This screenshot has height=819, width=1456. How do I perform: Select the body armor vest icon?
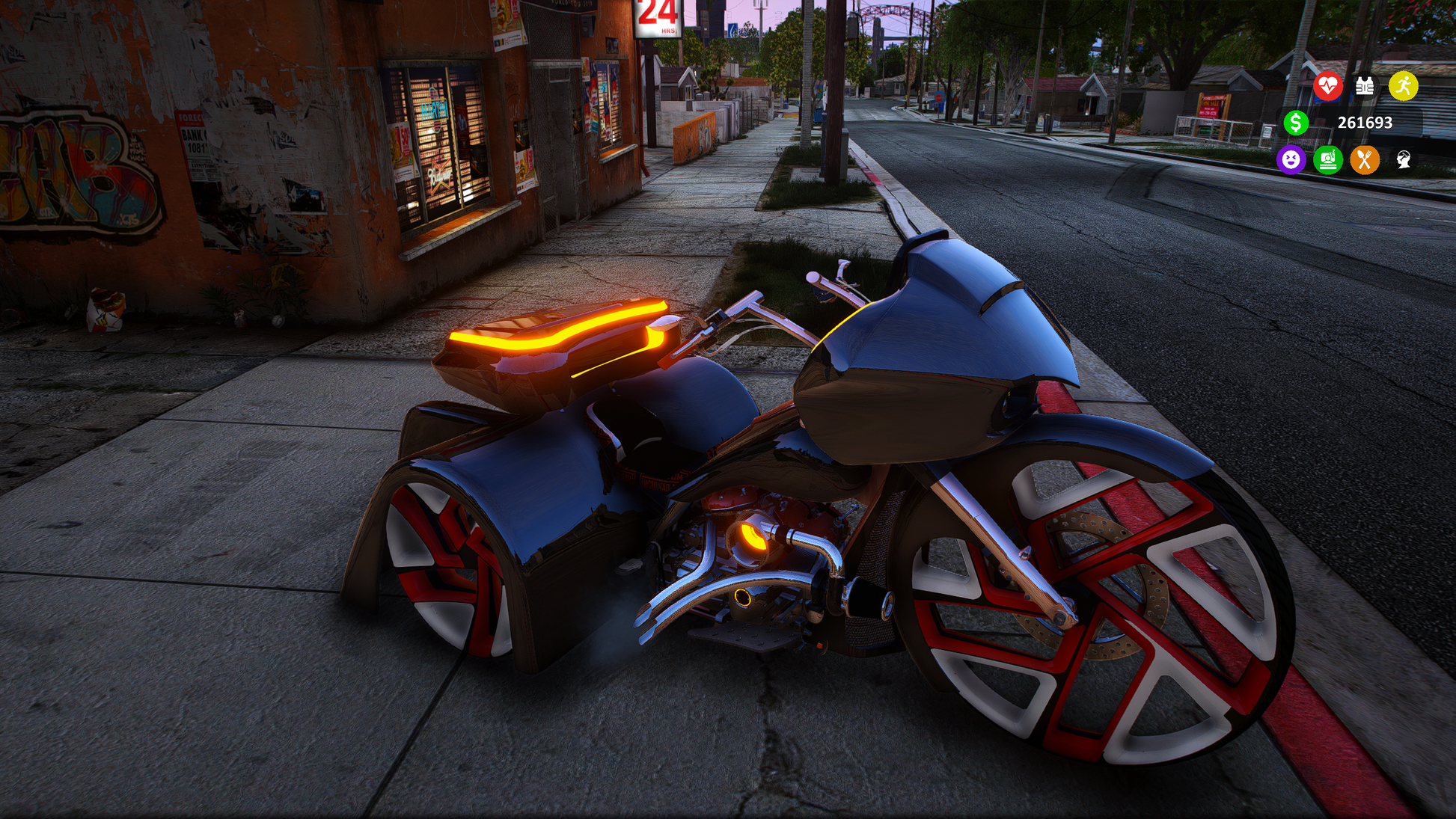click(1365, 86)
